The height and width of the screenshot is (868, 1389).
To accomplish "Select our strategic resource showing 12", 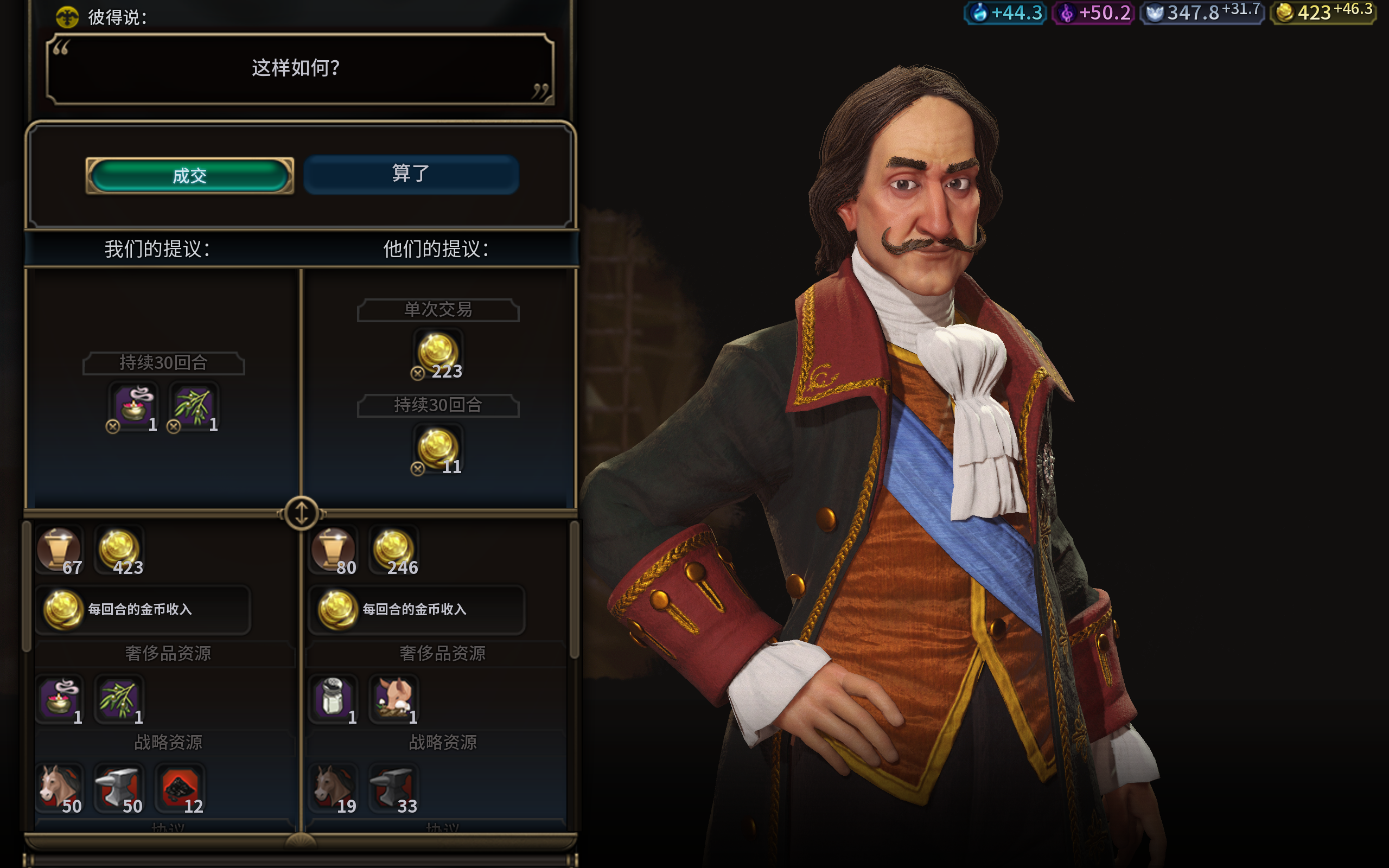I will point(180,789).
